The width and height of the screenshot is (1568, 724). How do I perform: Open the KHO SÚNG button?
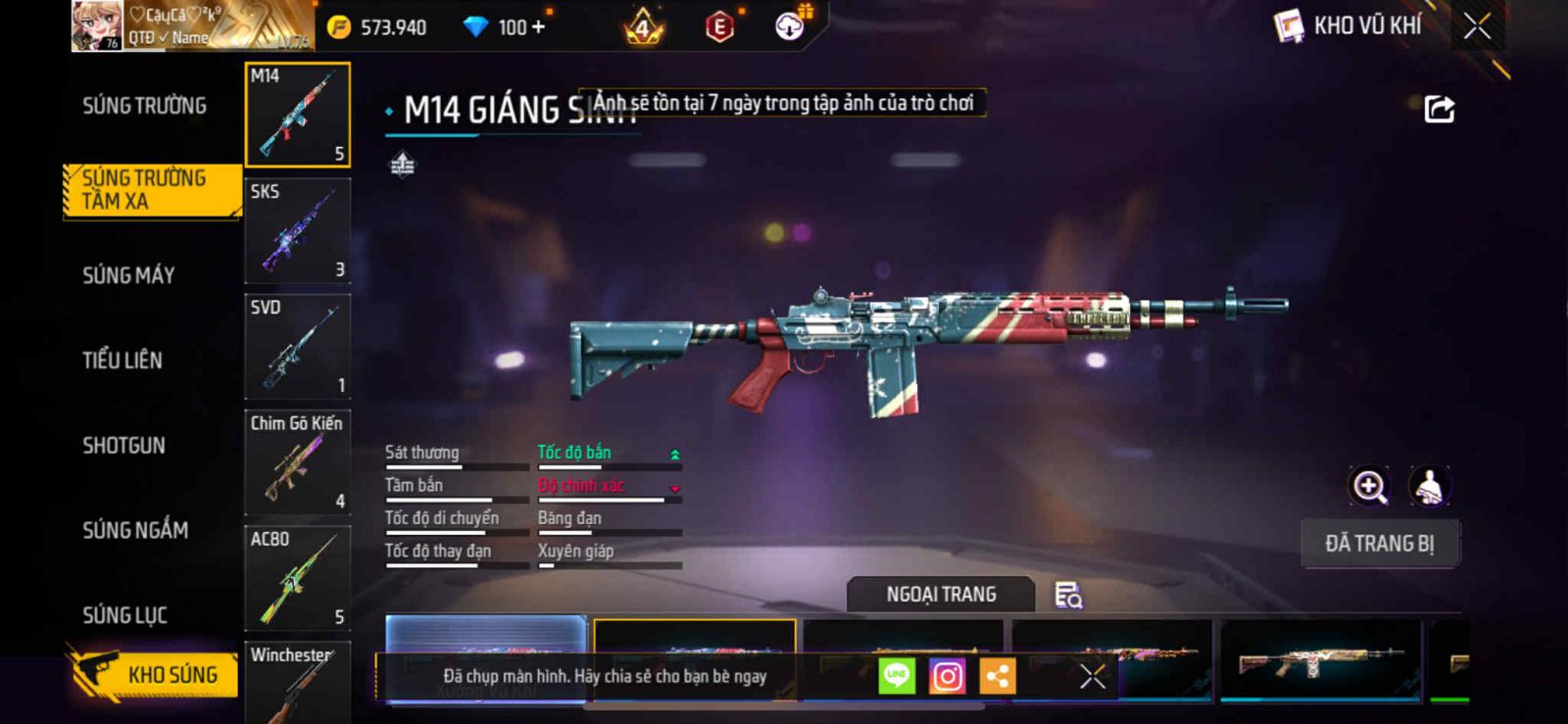pos(155,674)
